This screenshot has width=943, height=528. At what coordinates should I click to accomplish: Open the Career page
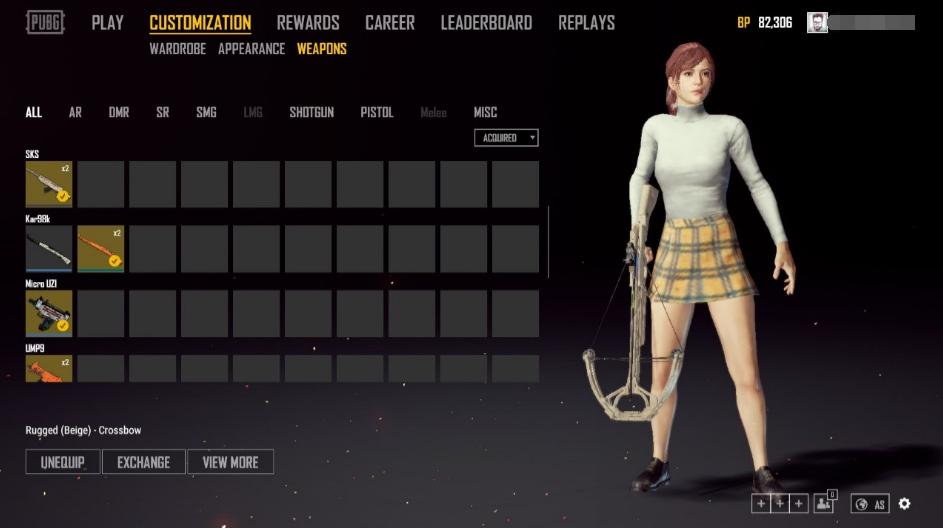(390, 22)
